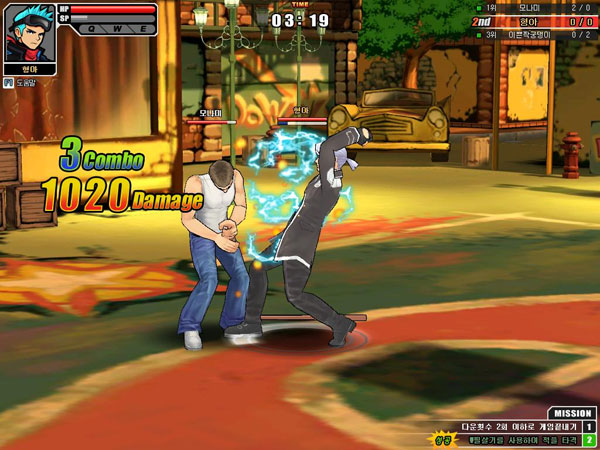Click the blue-haired player portrait
The width and height of the screenshot is (600, 450).
pos(29,33)
